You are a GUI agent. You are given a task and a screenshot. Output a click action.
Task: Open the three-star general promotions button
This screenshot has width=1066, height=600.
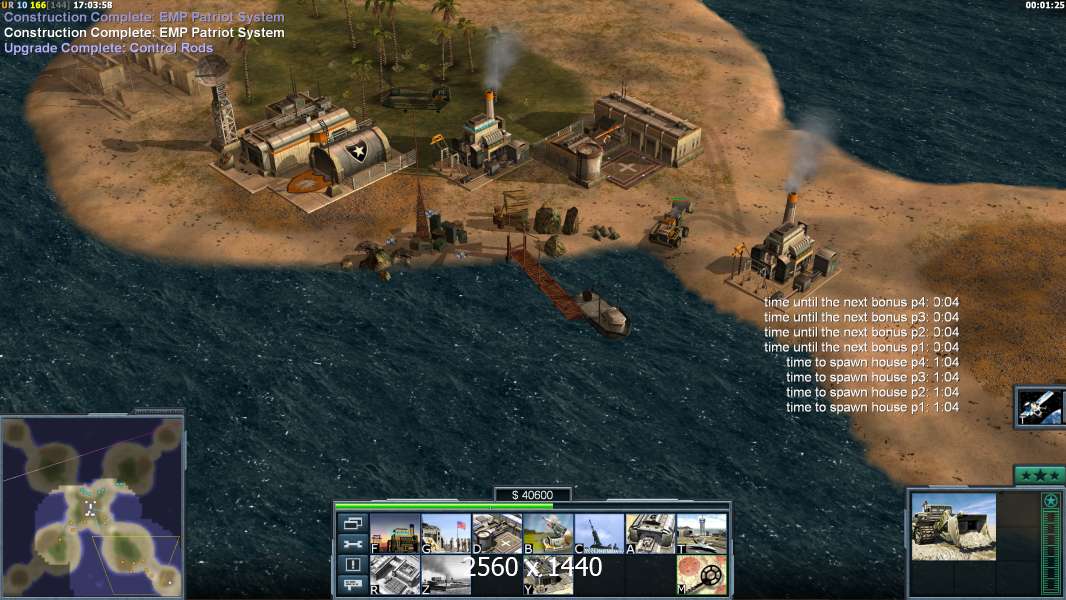[1038, 475]
